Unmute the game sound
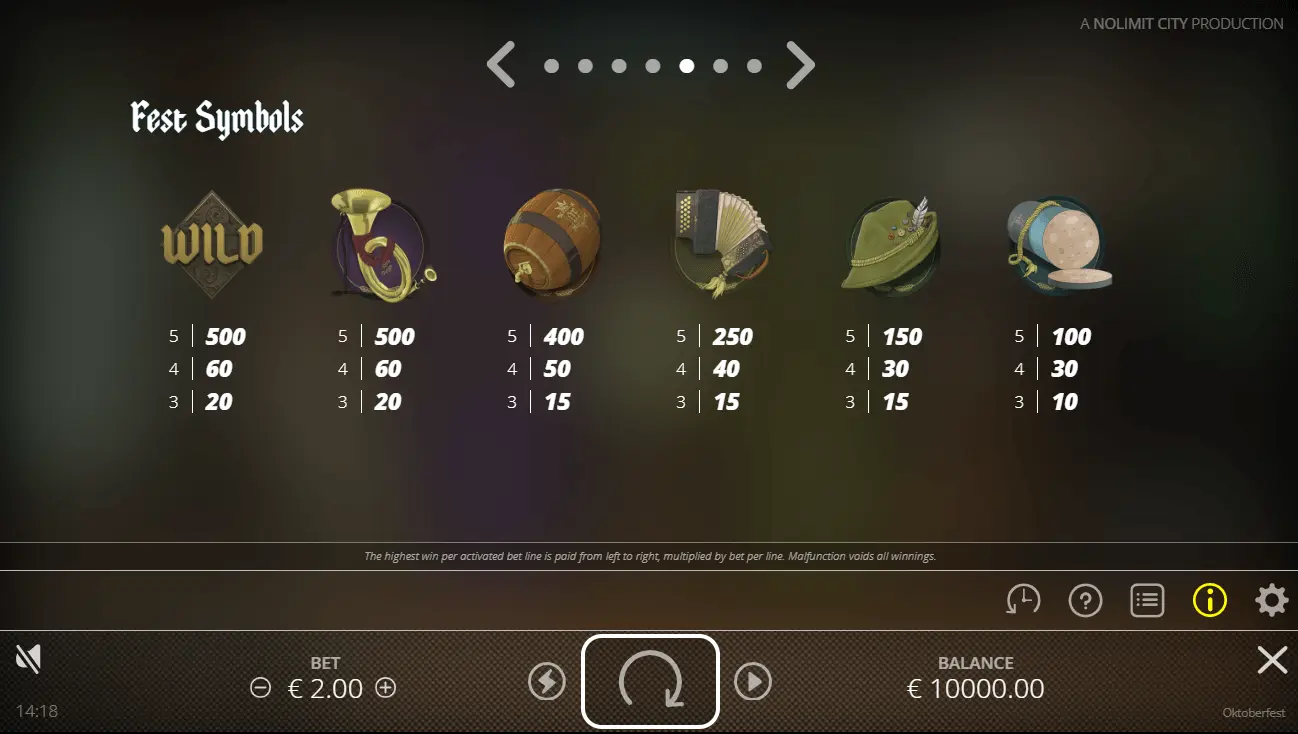The image size is (1298, 734). (28, 658)
